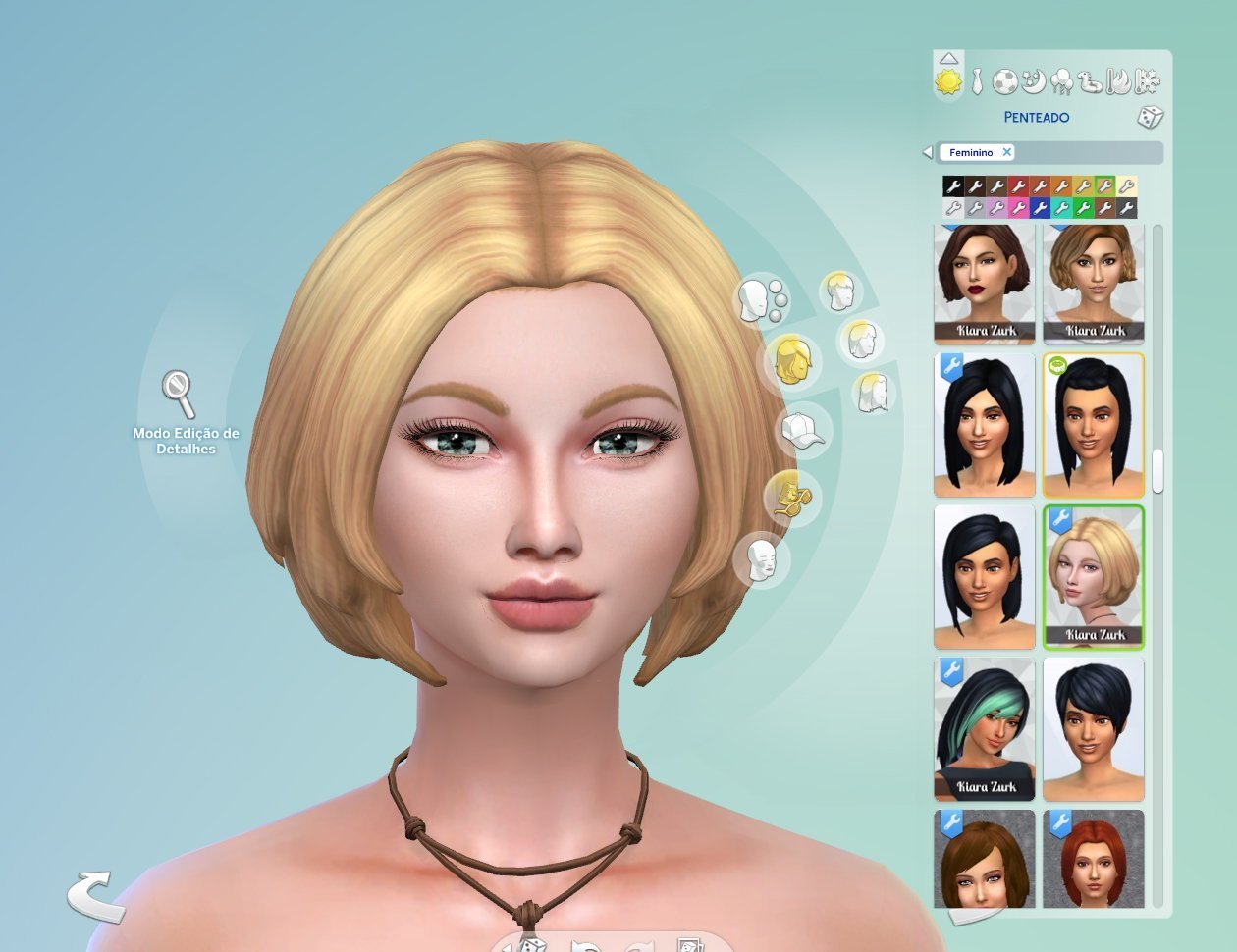Open the sleepwear moon outfit category

(1033, 82)
